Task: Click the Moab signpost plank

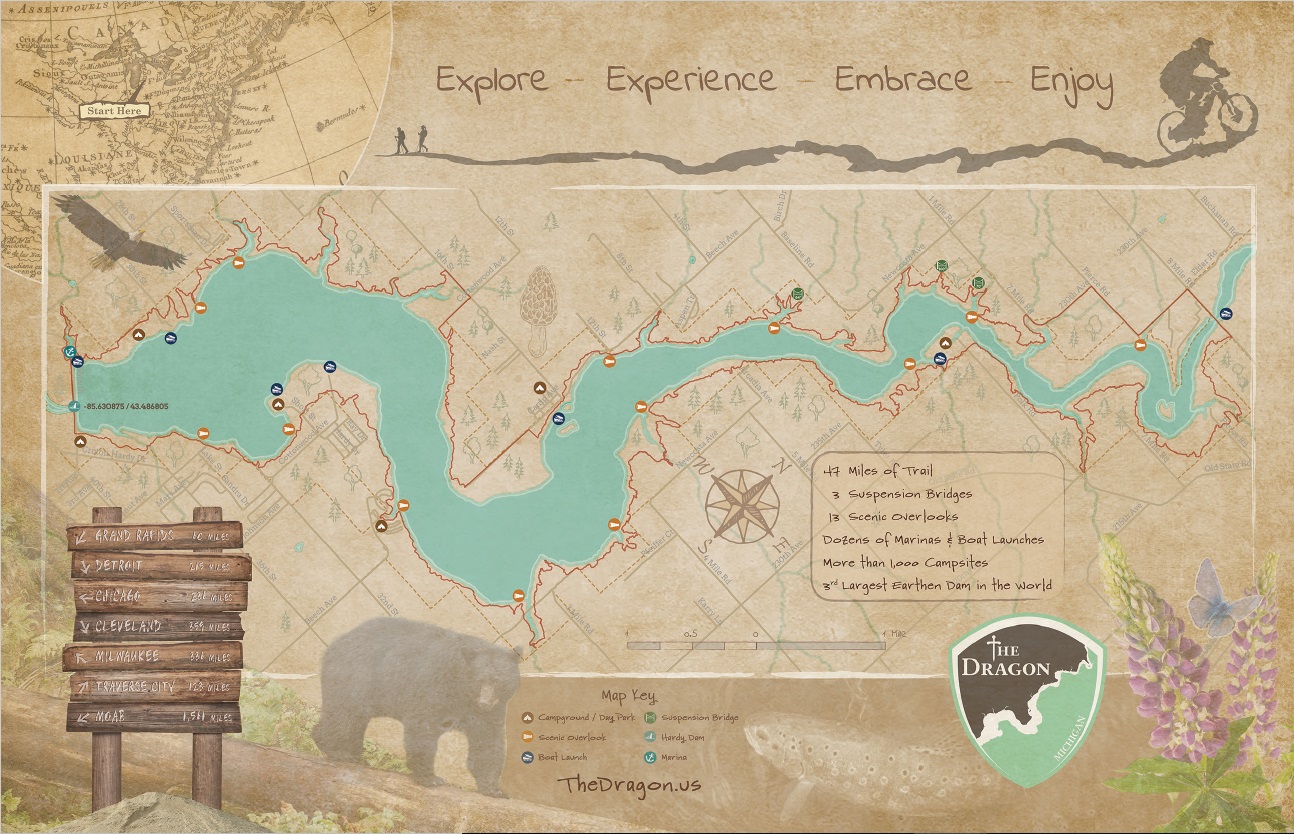Action: click(155, 716)
